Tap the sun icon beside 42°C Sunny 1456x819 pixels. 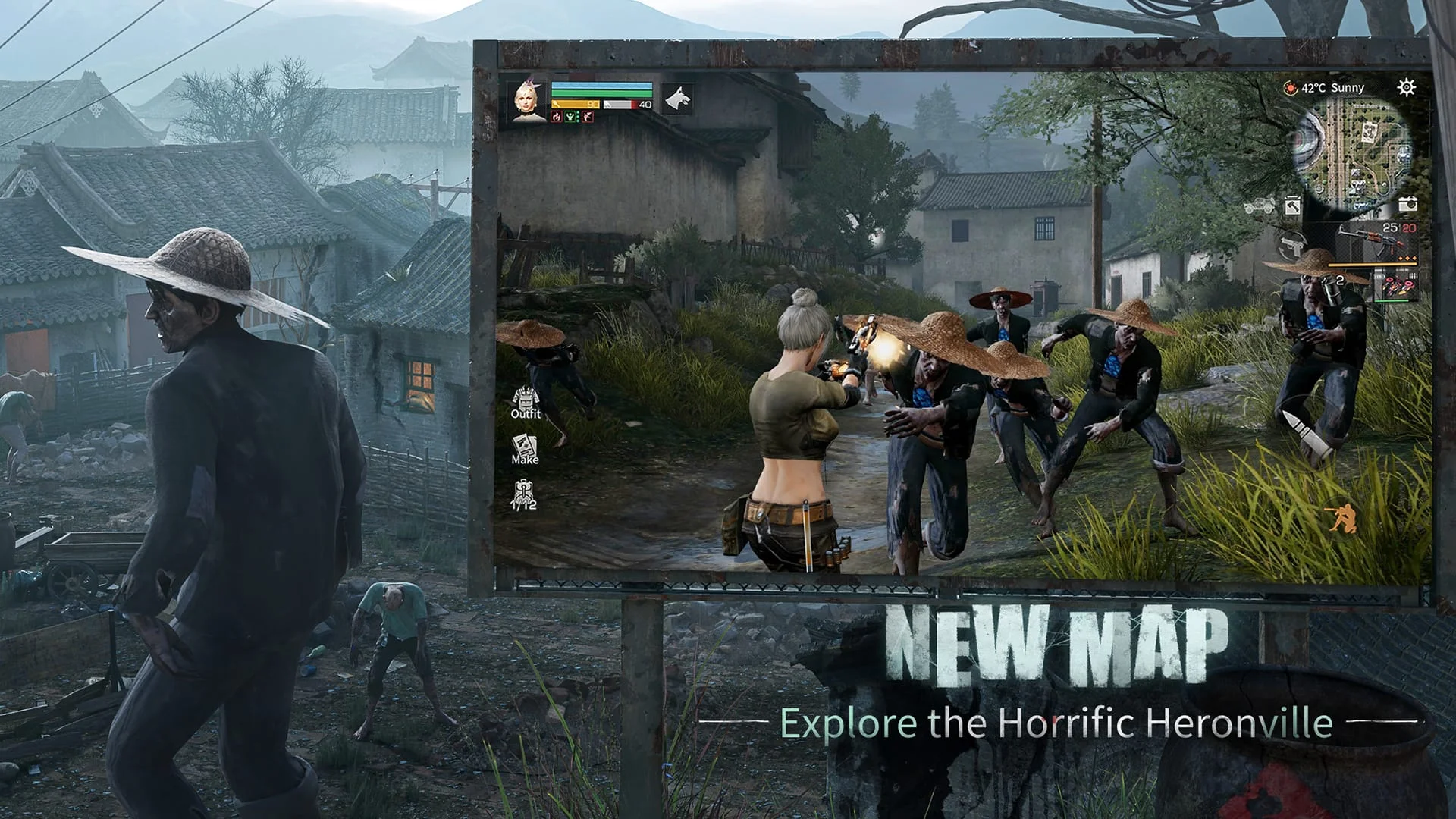point(1291,88)
